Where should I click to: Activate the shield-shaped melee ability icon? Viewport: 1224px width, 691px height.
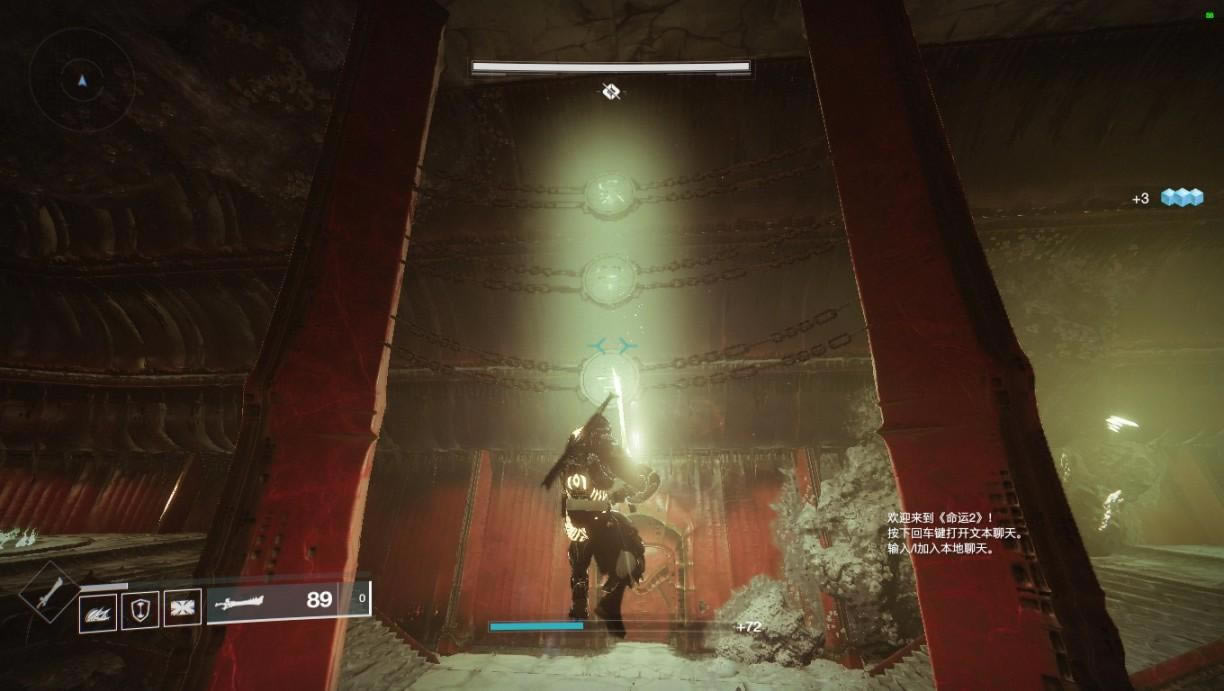140,610
